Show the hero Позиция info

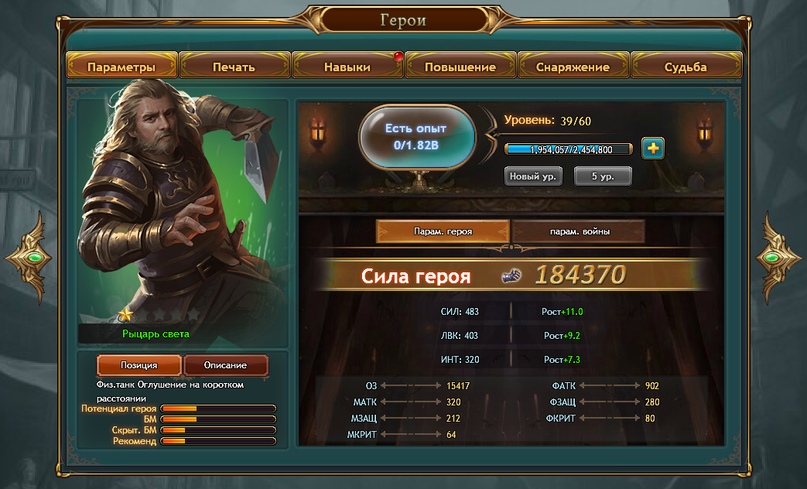click(139, 365)
